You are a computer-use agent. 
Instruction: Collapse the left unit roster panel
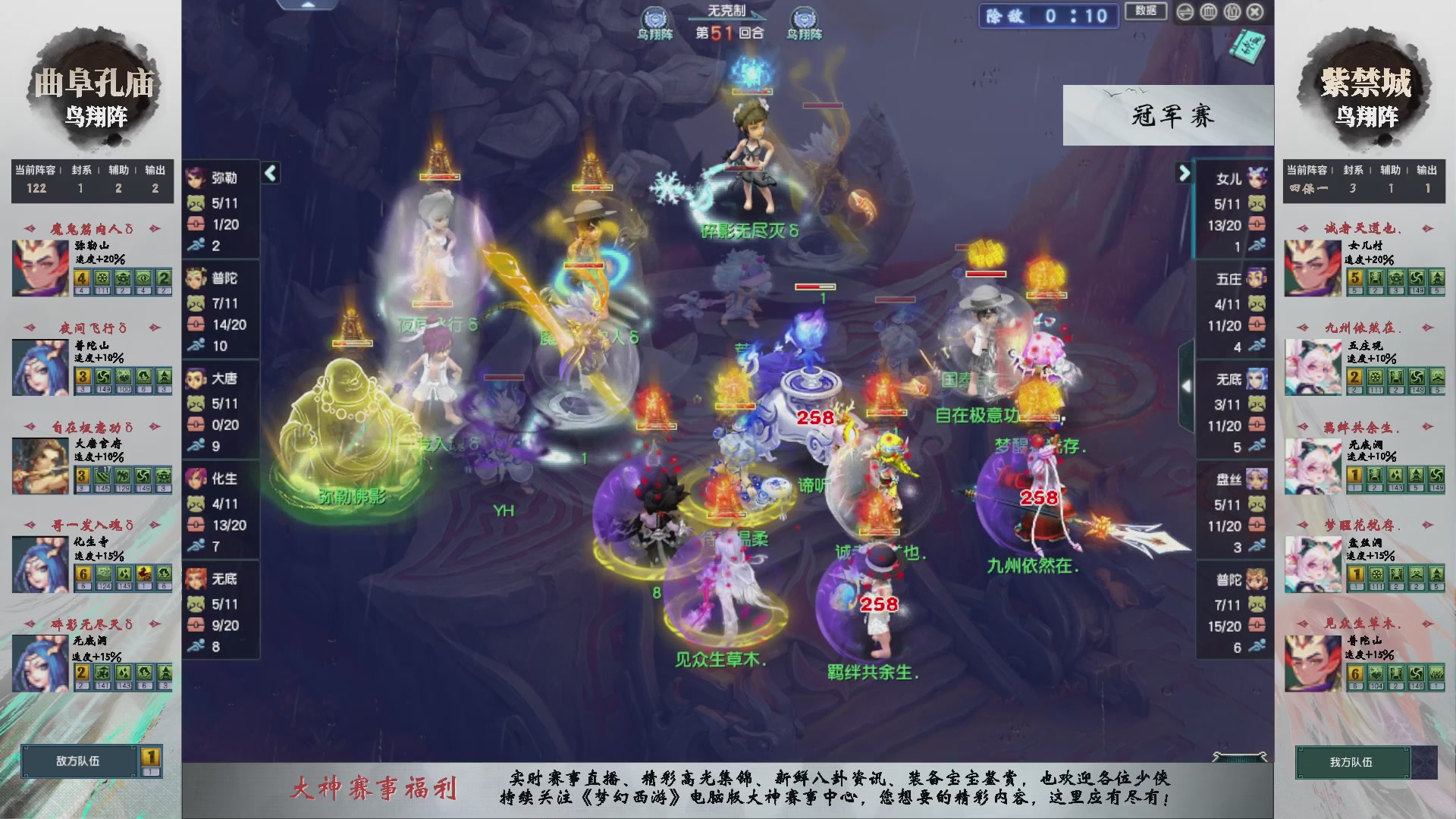(x=269, y=173)
